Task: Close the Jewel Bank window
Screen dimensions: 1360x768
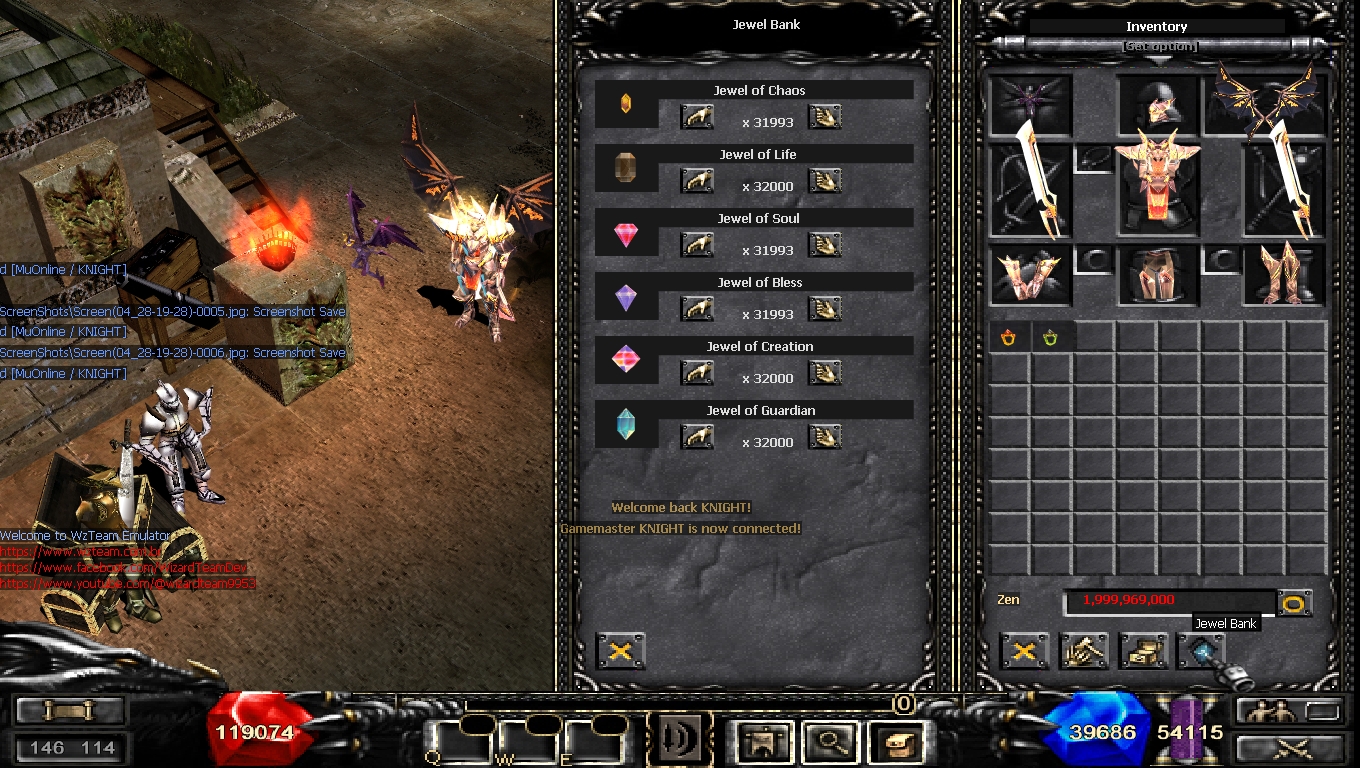Action: (620, 652)
